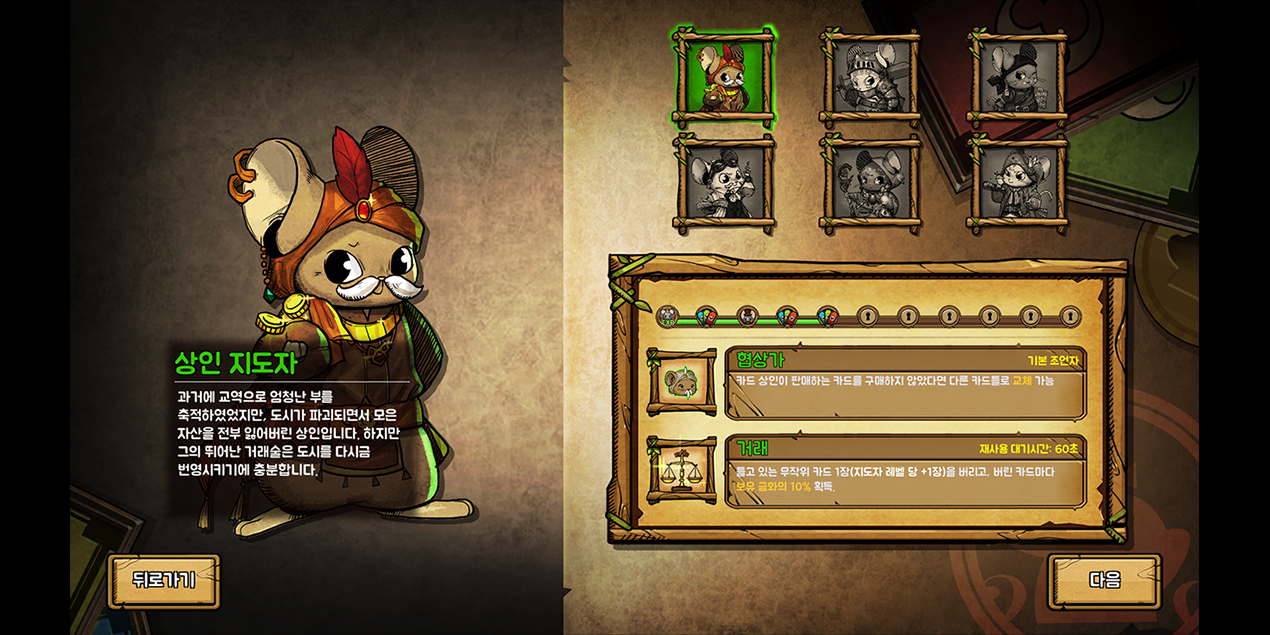This screenshot has height=635, width=1270.
Task: Pick the bandana-wearing rogue mouse leader portrait
Action: click(x=1017, y=77)
